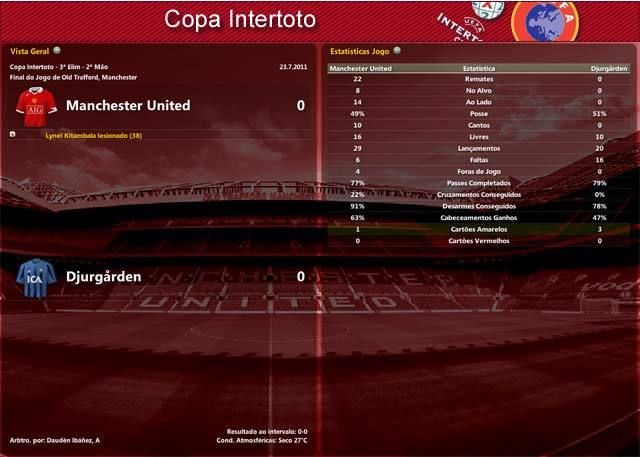This screenshot has height=457, width=640.
Task: Select the Passes Completados stats row
Action: coord(478,183)
